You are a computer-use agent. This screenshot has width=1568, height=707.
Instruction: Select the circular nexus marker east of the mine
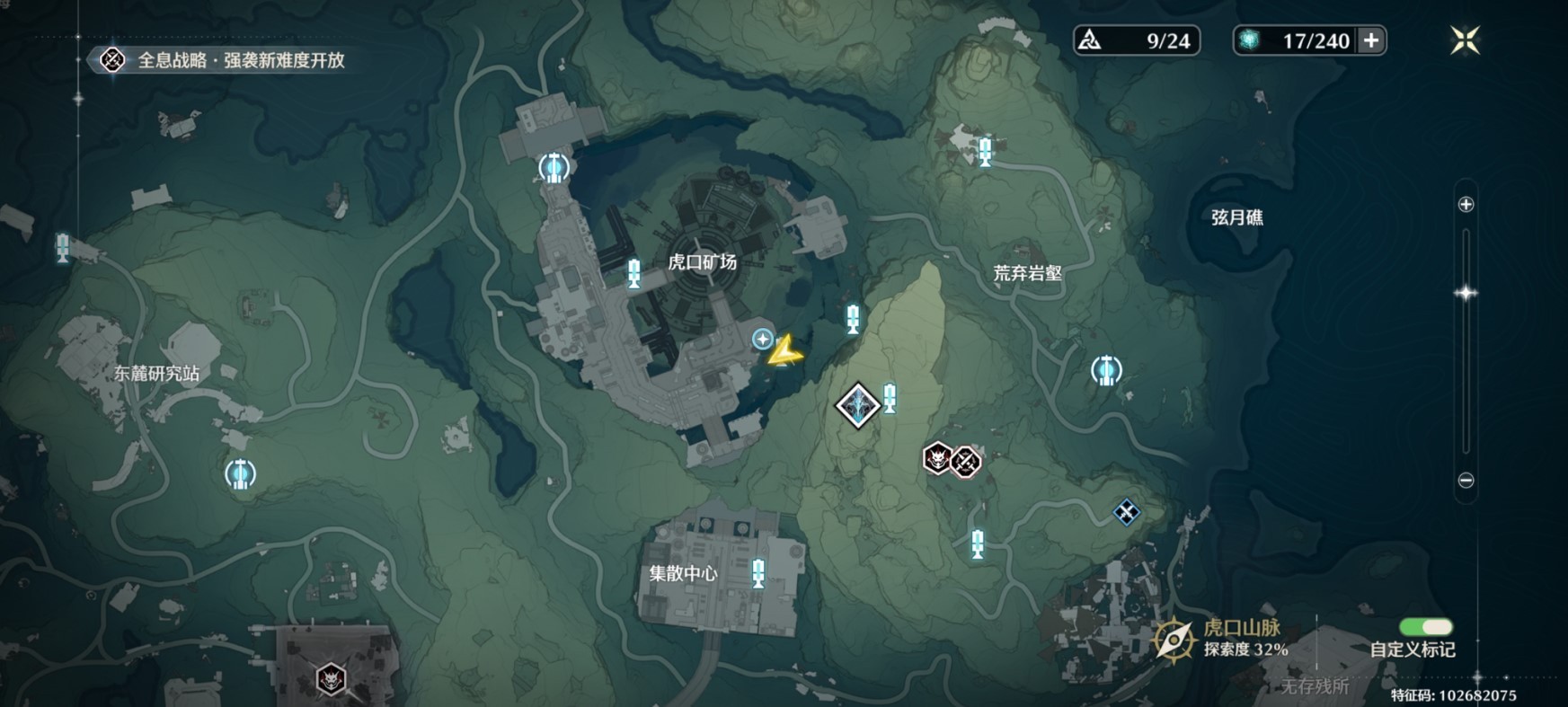(1106, 368)
